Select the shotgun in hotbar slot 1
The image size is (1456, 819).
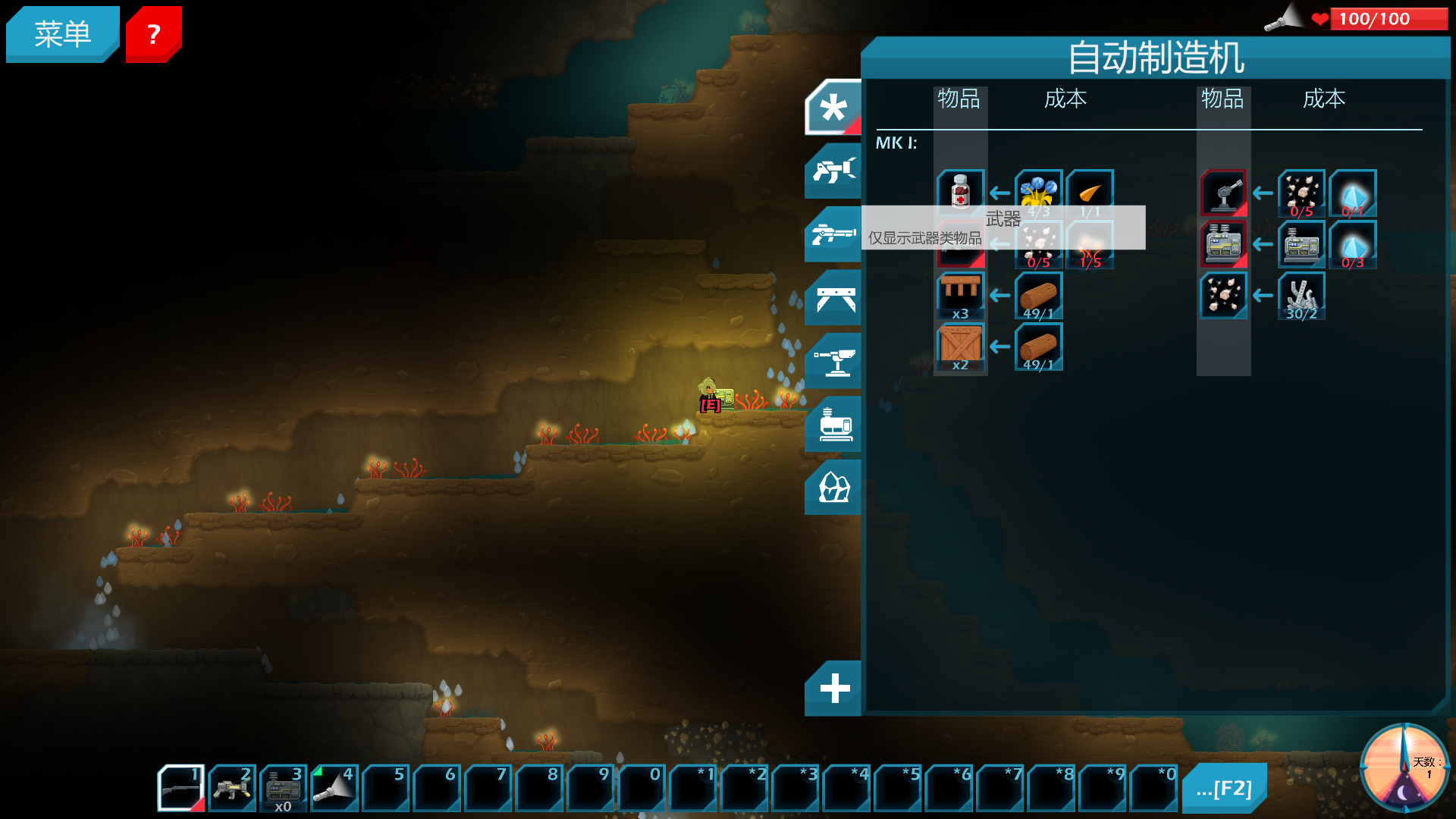[x=180, y=788]
